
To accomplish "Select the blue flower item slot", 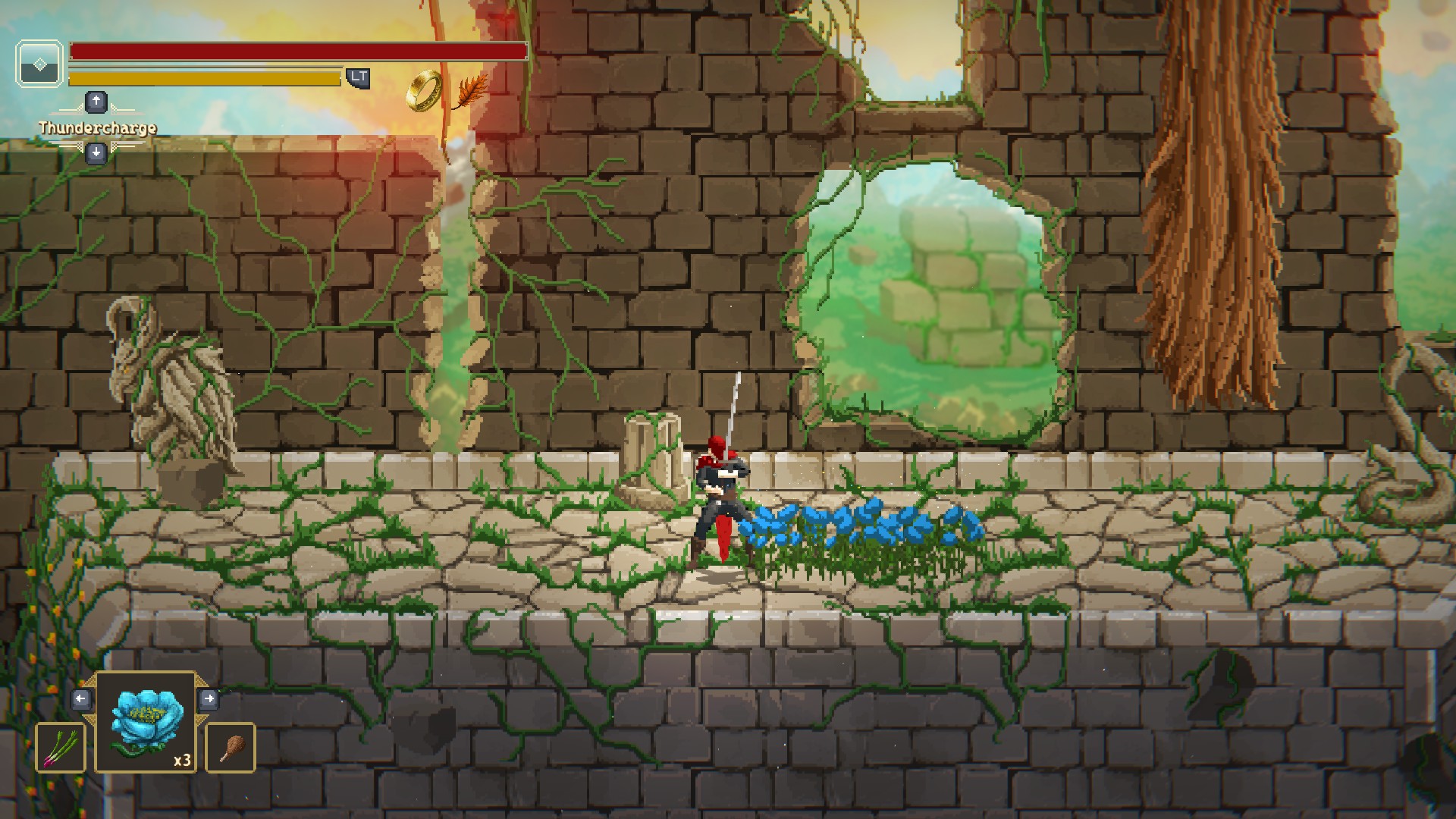I will click(x=146, y=722).
